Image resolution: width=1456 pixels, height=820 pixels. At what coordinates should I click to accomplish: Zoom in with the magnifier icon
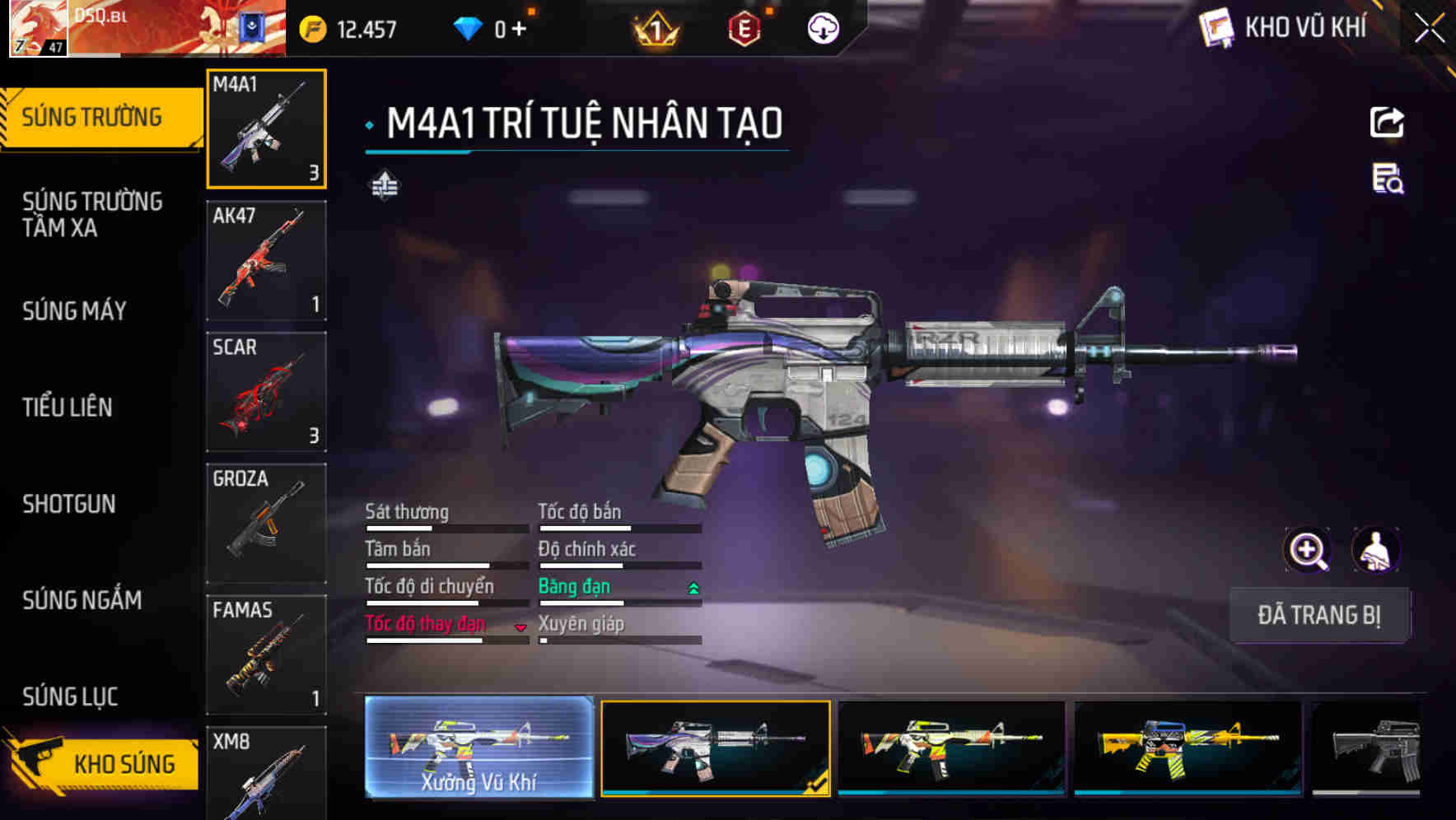(x=1307, y=550)
